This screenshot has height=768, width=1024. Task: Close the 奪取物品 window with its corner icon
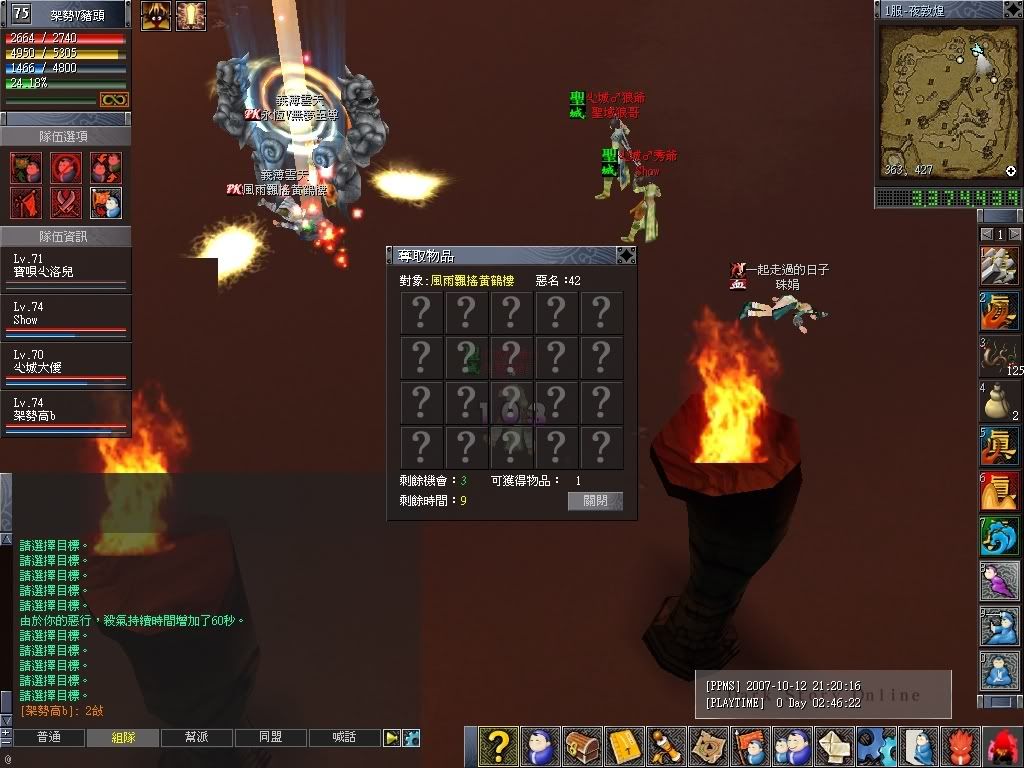click(x=625, y=255)
